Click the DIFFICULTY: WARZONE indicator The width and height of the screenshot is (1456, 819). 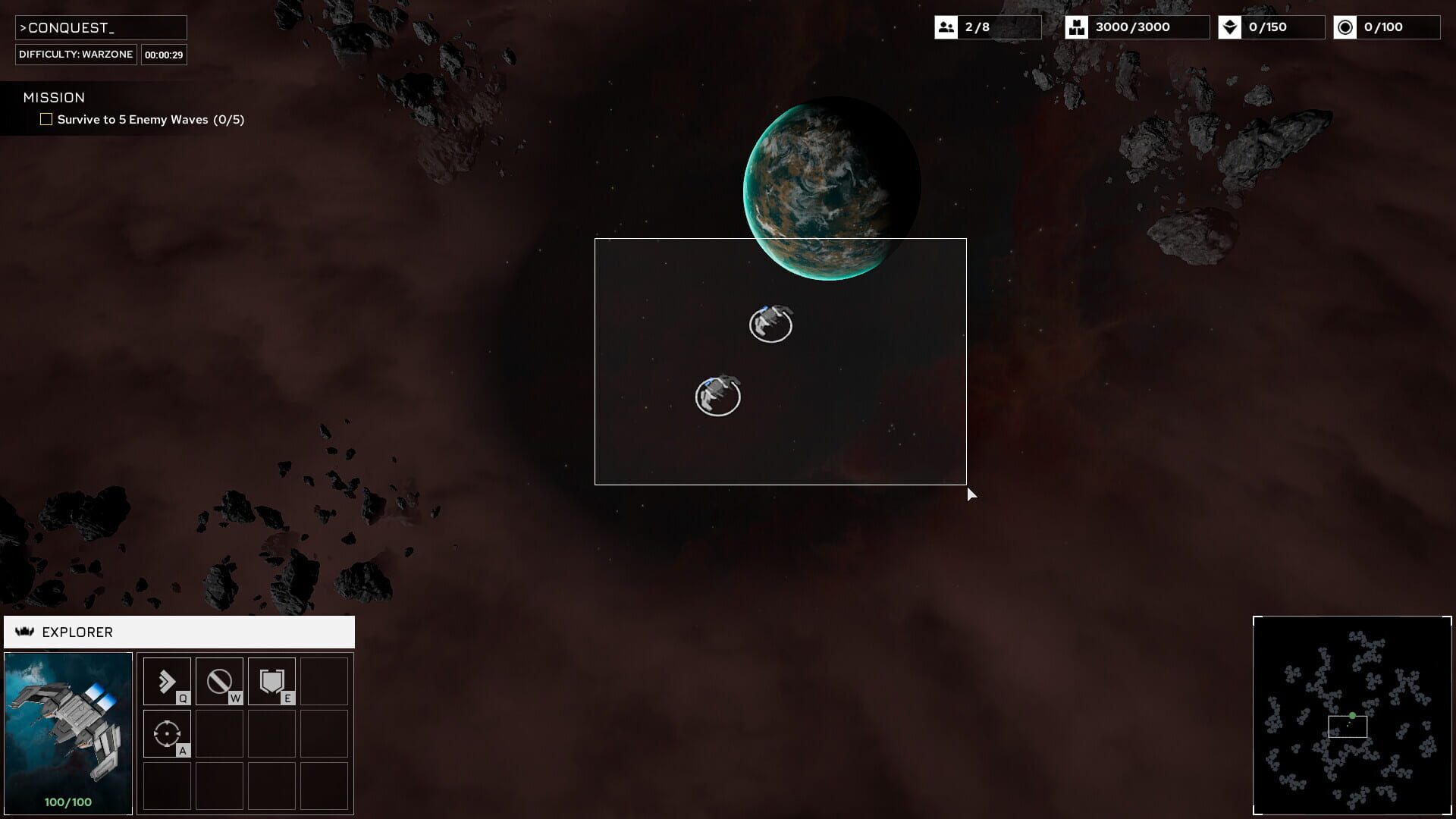(75, 54)
